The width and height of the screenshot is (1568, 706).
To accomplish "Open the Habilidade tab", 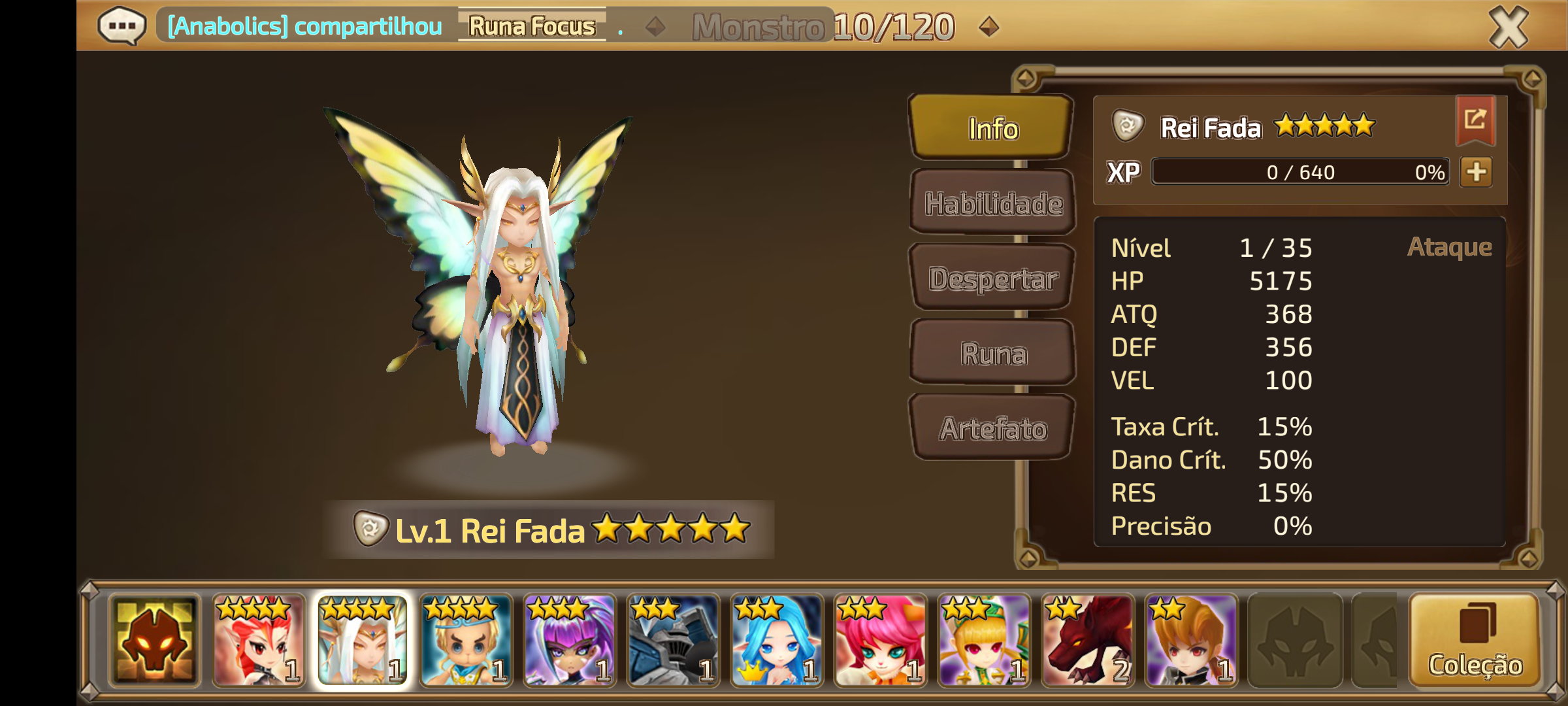I will 992,203.
